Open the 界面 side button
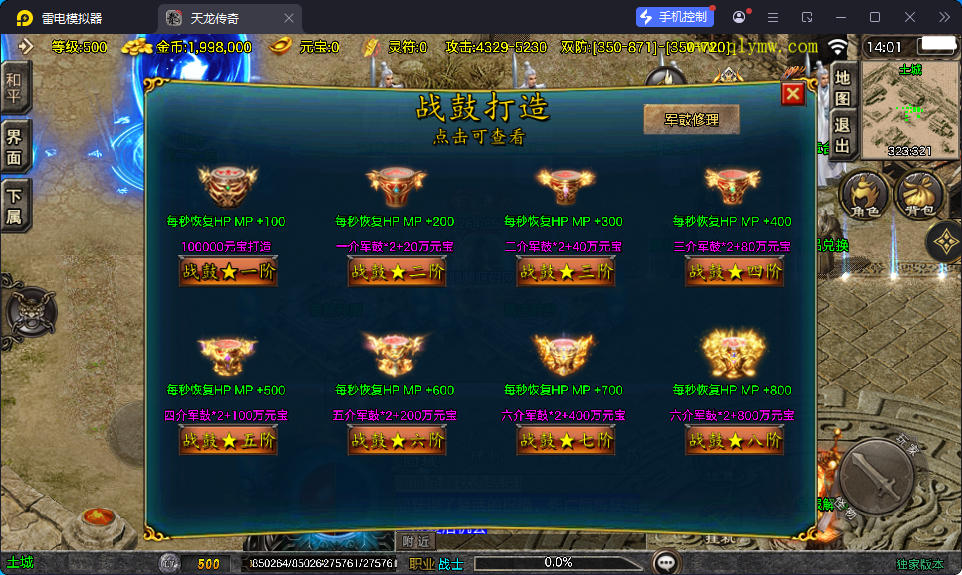This screenshot has width=962, height=575. pos(15,147)
